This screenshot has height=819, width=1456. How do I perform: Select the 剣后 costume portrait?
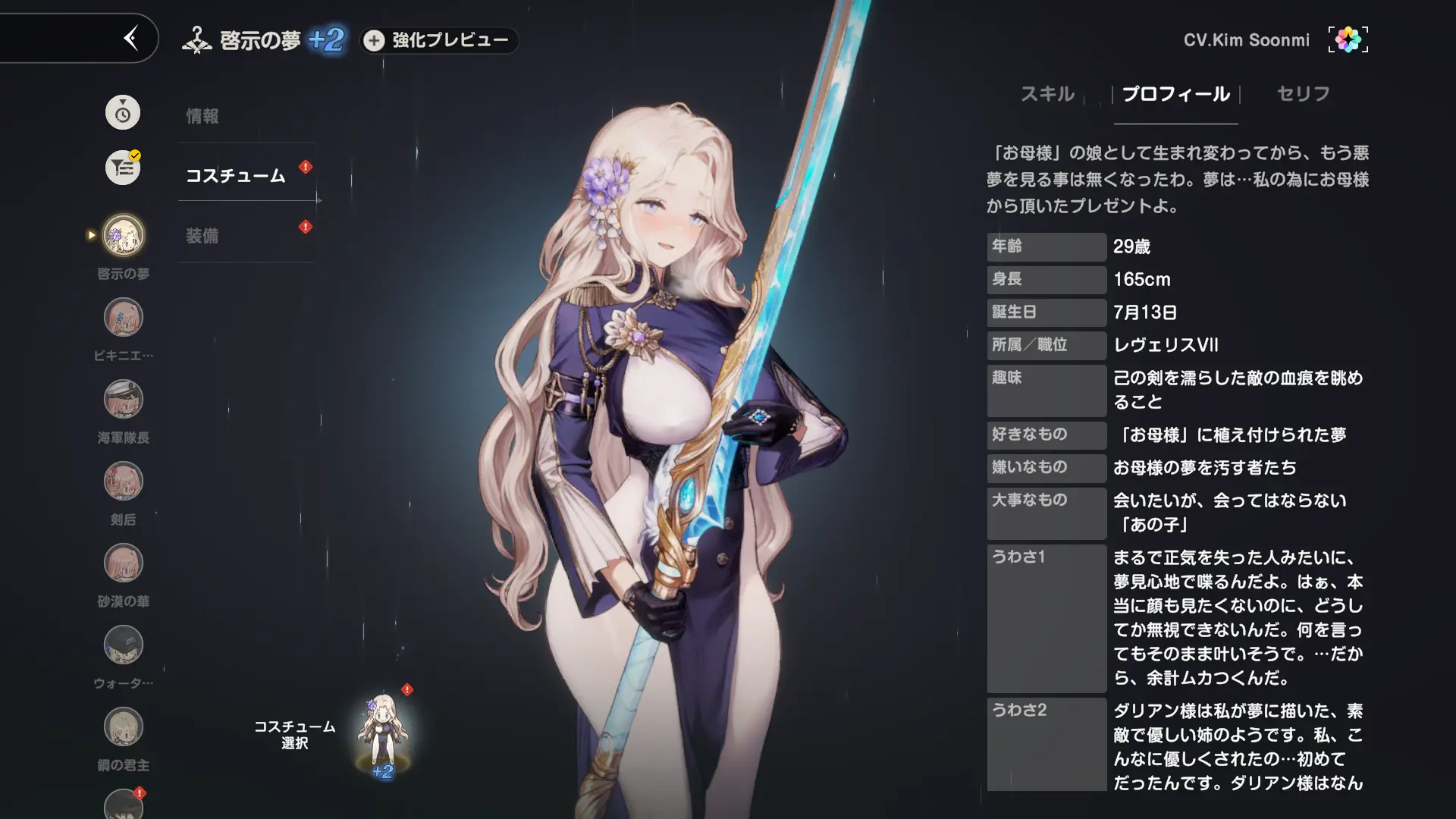tap(124, 482)
